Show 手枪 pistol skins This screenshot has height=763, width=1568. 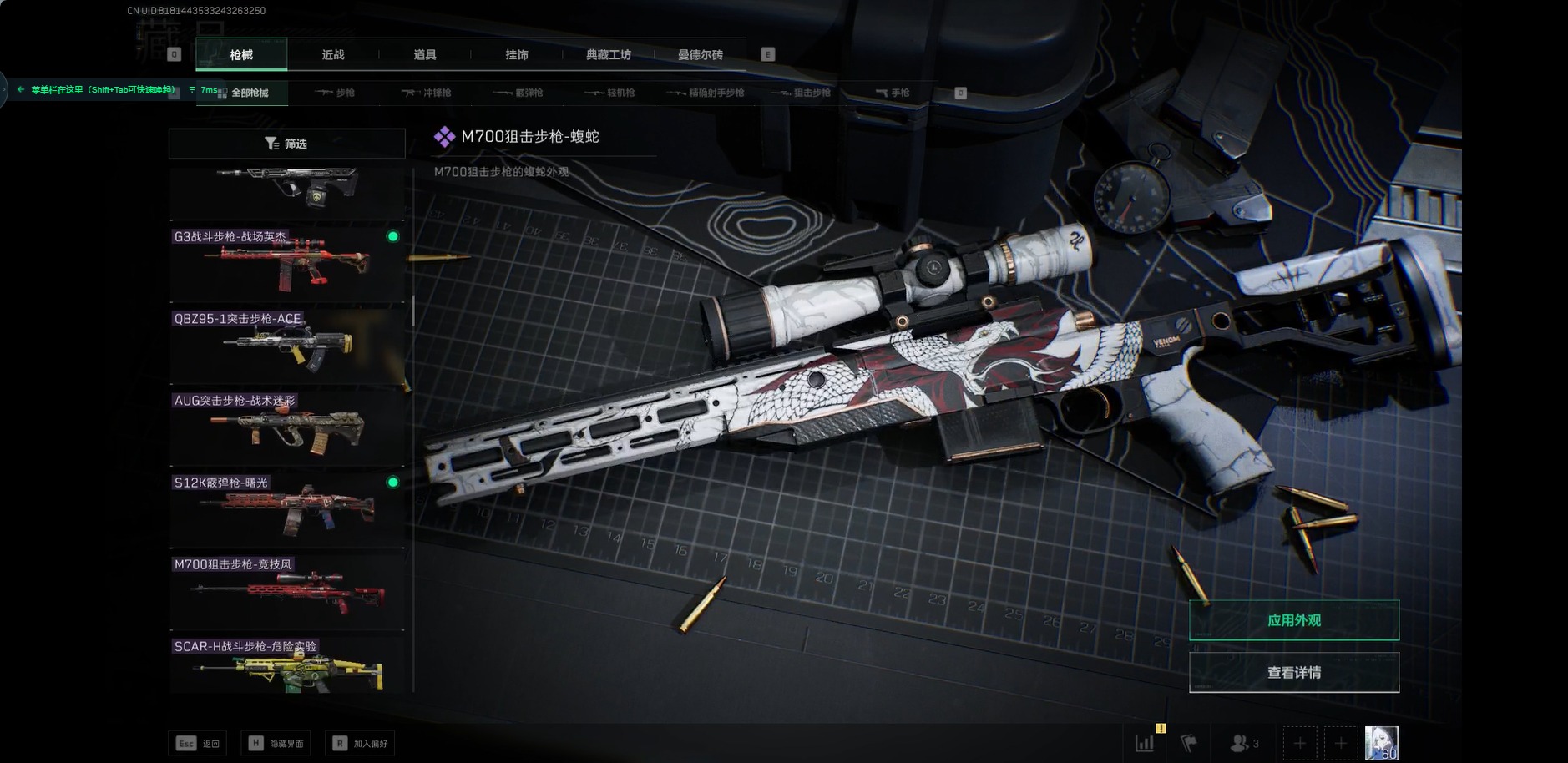click(x=893, y=93)
